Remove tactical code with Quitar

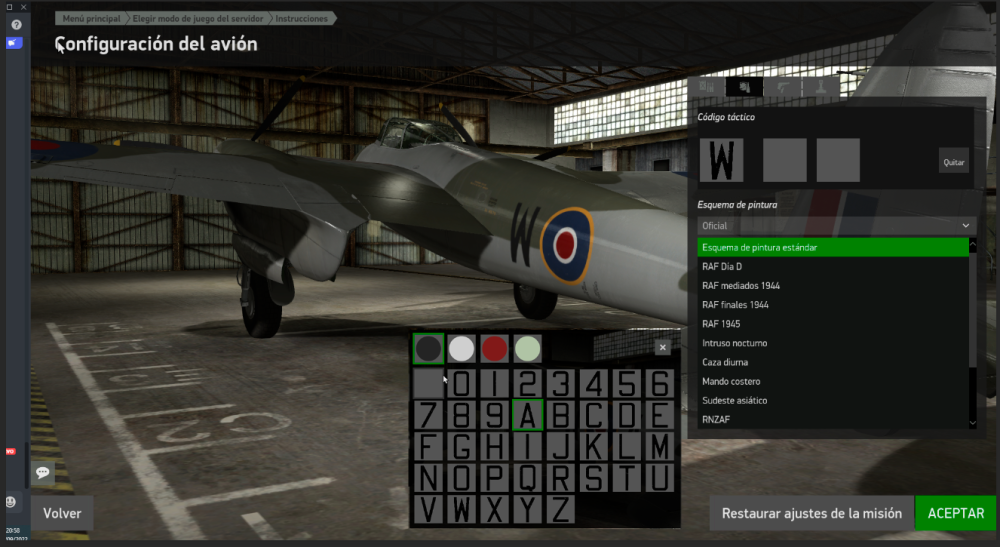pos(954,162)
